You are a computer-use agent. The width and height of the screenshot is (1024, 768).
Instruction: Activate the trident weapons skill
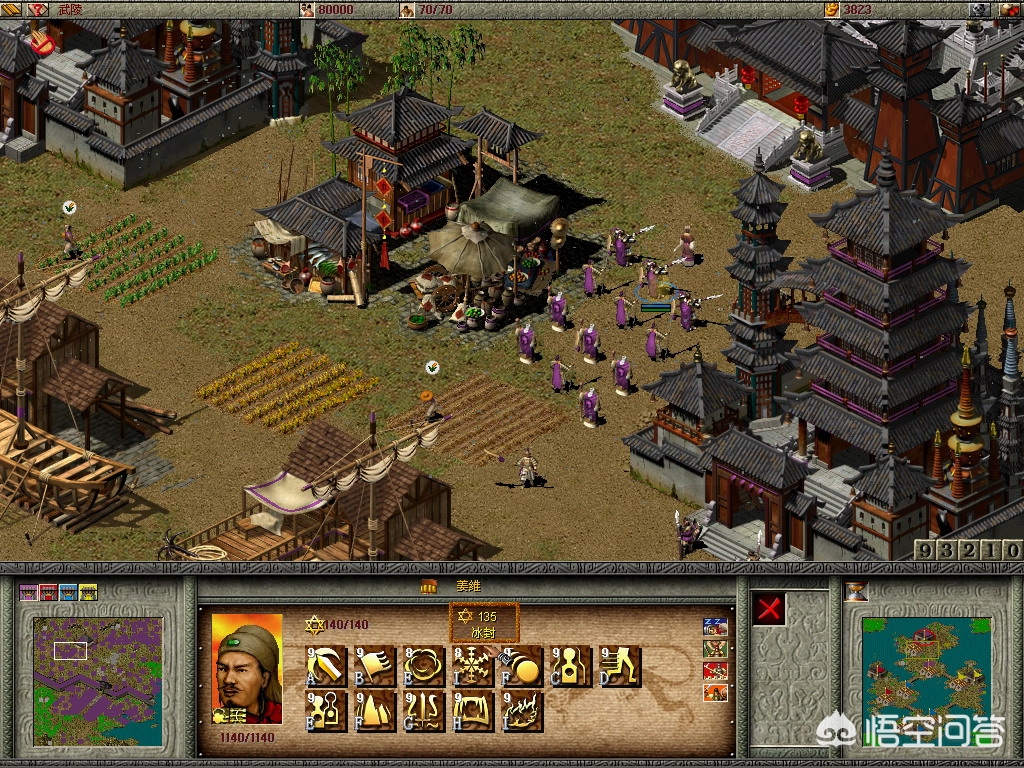[x=423, y=711]
